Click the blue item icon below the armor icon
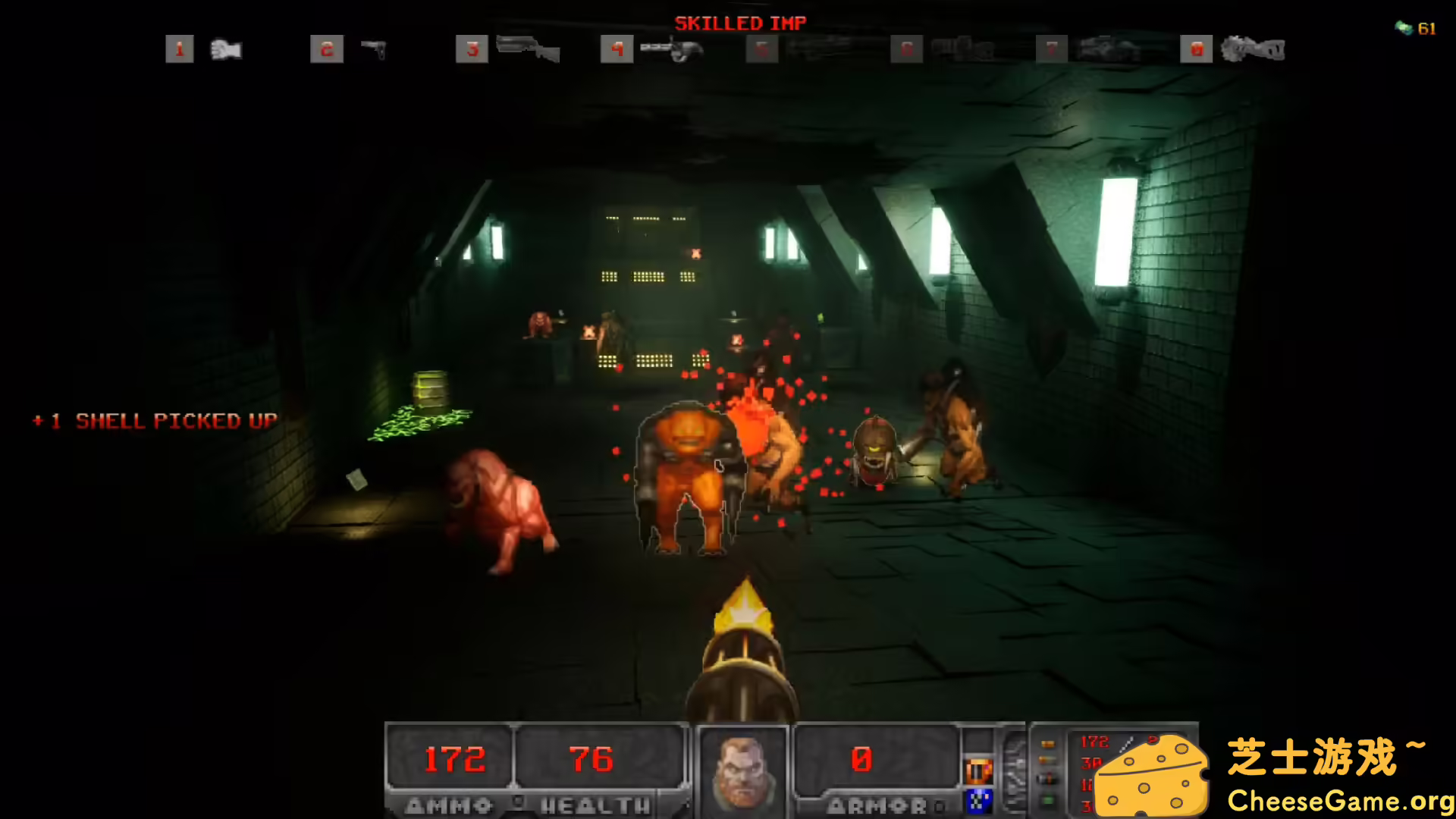Viewport: 1456px width, 819px height. [x=978, y=799]
